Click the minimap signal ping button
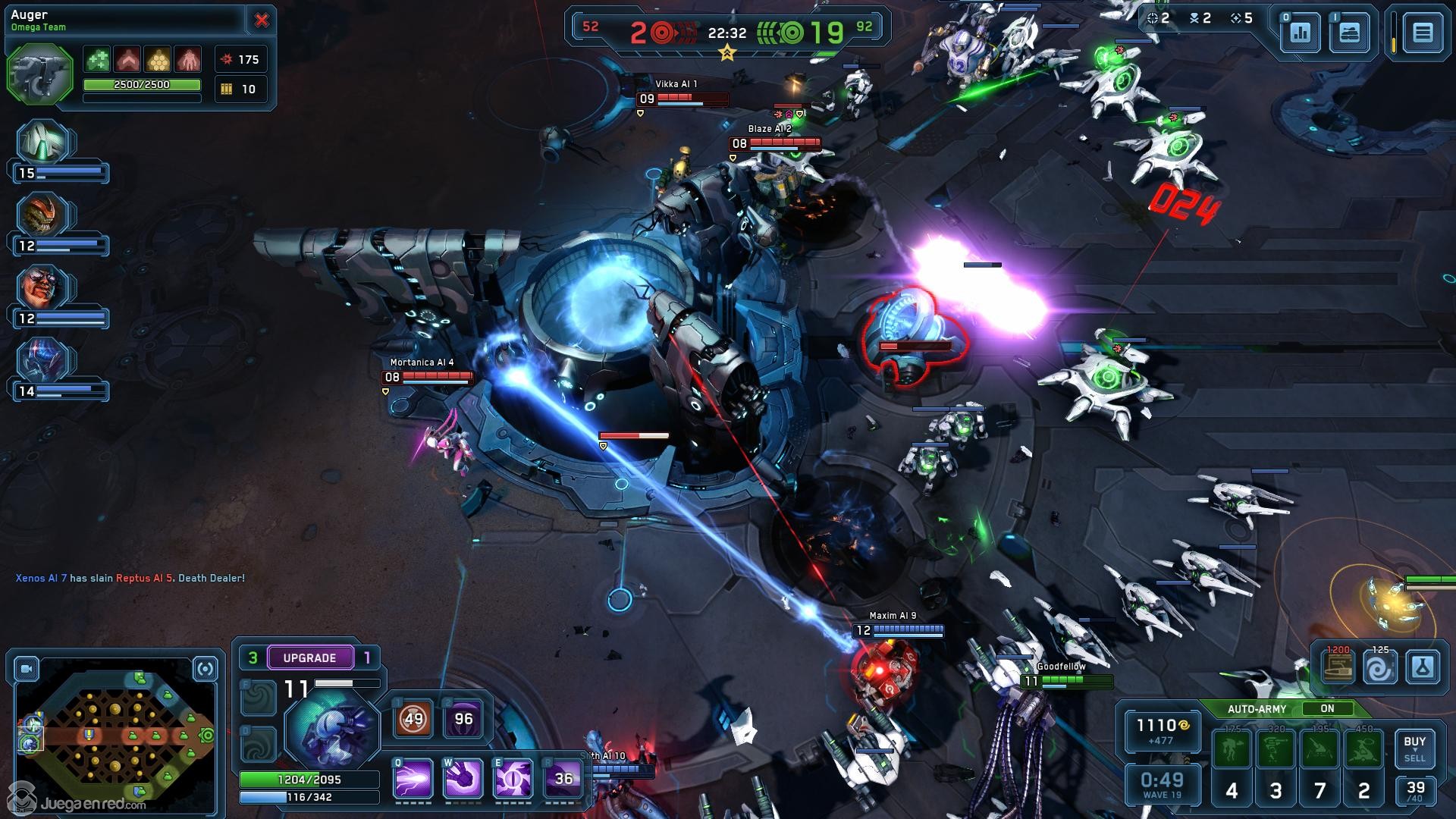This screenshot has width=1456, height=819. pyautogui.click(x=206, y=669)
